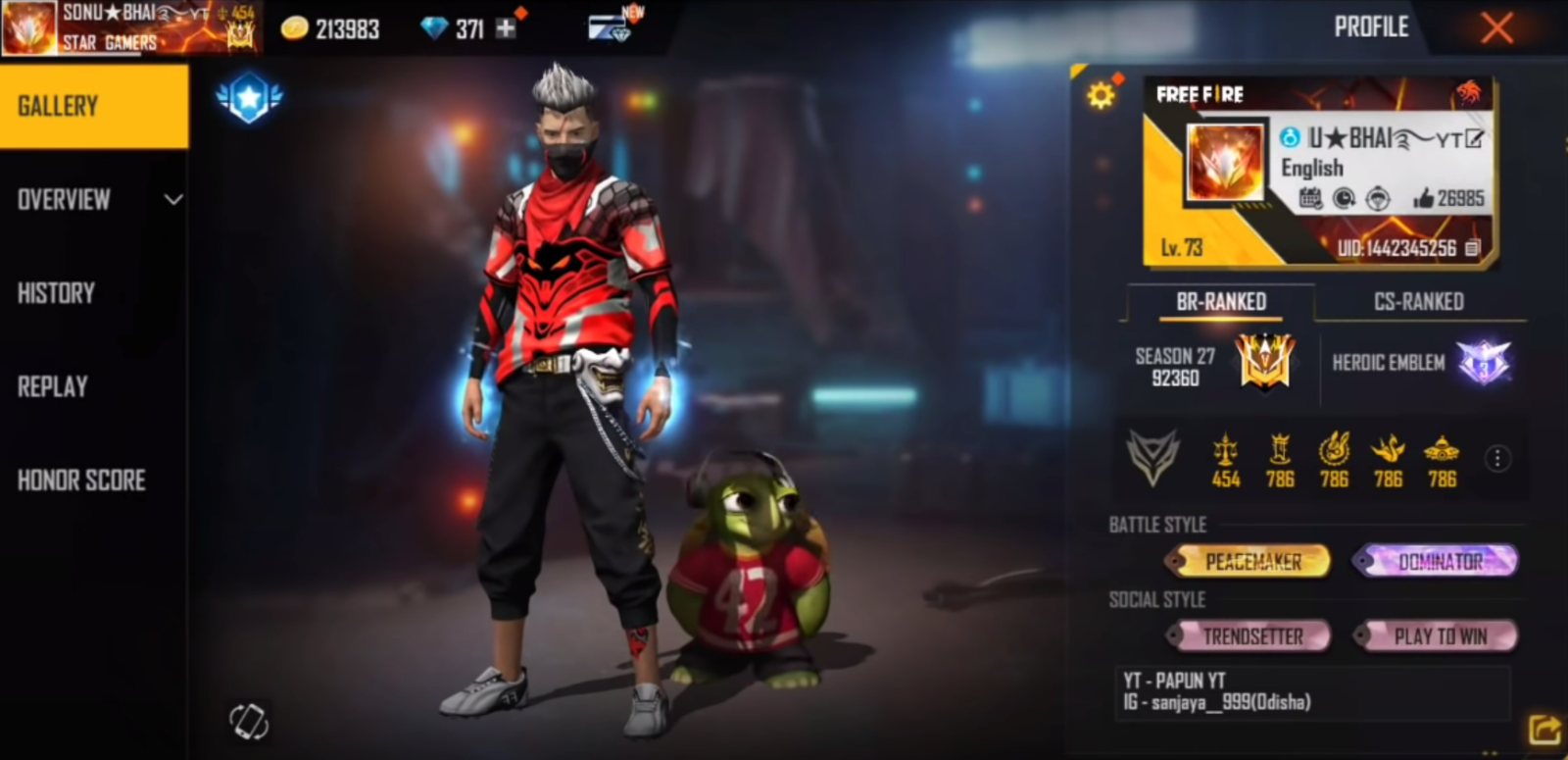Screen dimensions: 1568x760
Task: View the Honor Score page
Action: [x=81, y=480]
